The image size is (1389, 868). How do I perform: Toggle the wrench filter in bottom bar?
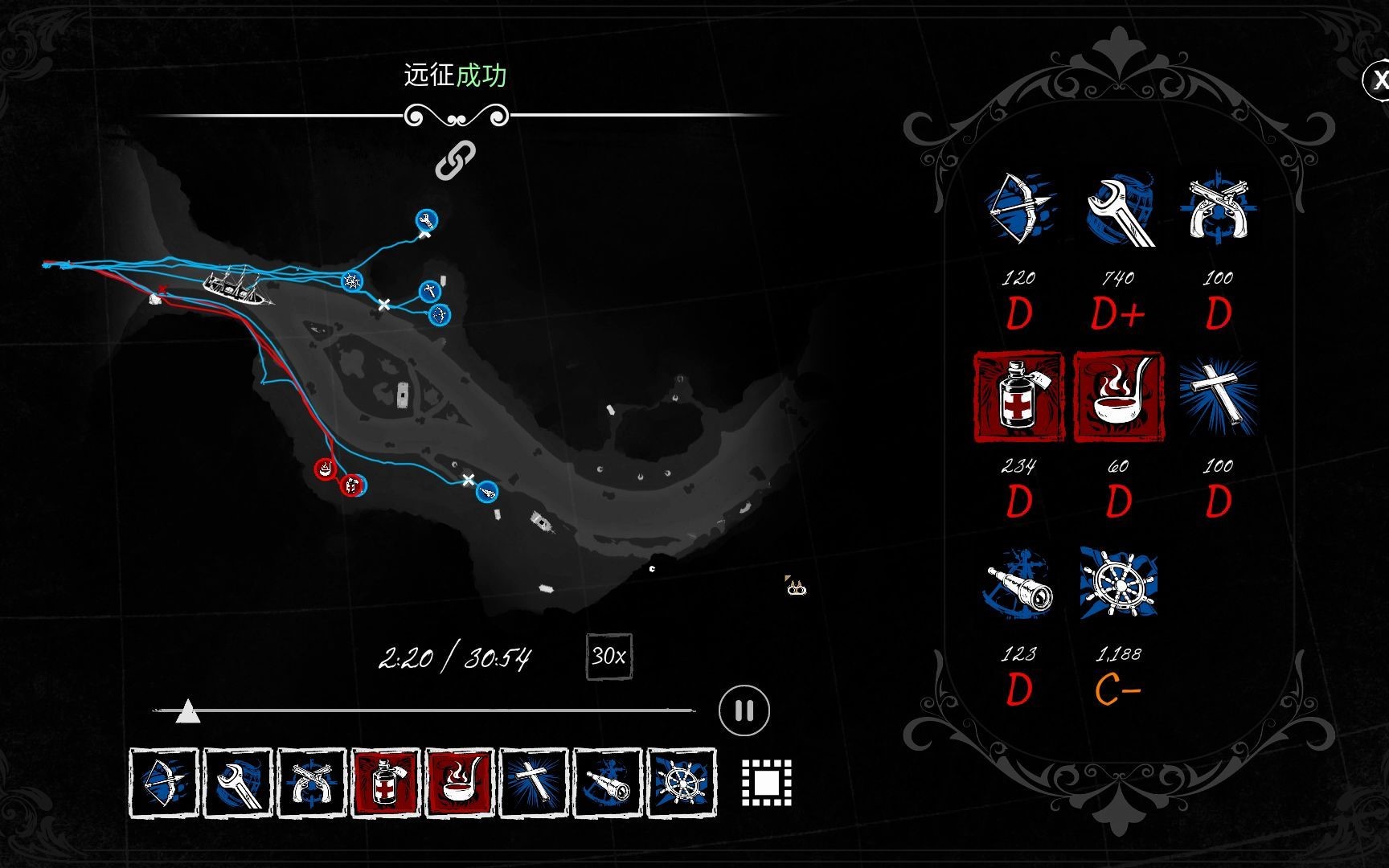(x=237, y=783)
